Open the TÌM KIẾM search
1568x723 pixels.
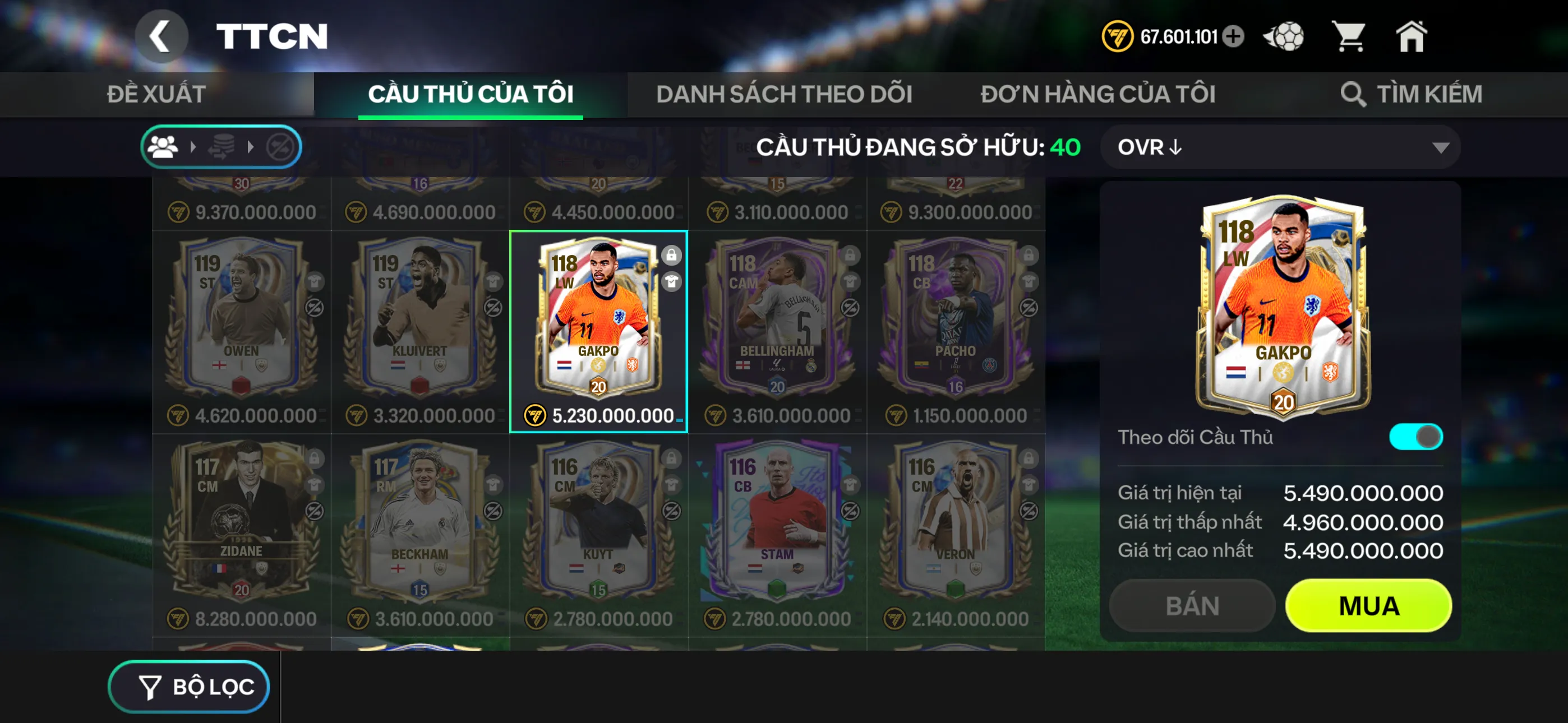[x=1411, y=94]
